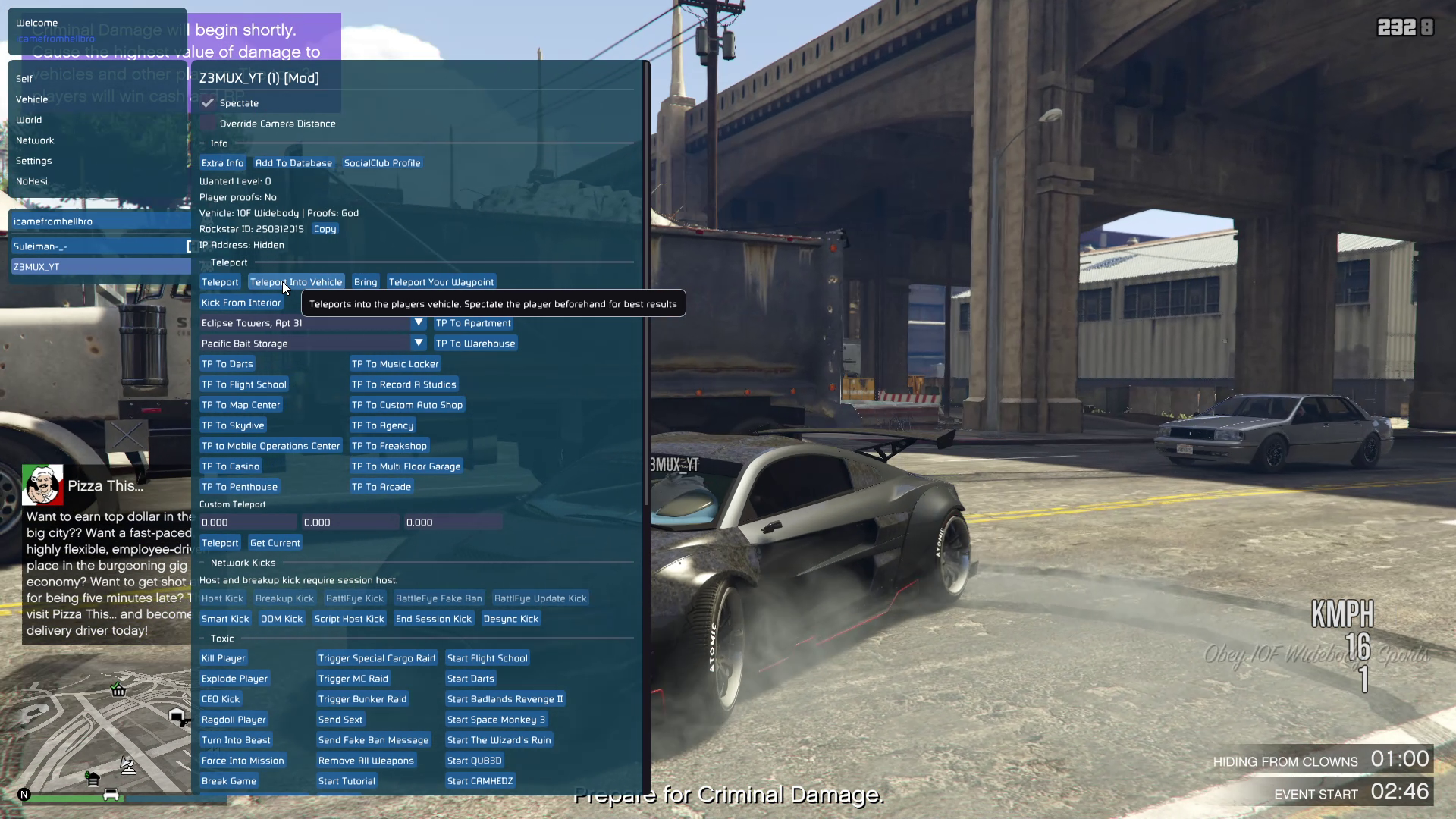Image resolution: width=1456 pixels, height=819 pixels.
Task: Click the Extra Info button
Action: 222,163
